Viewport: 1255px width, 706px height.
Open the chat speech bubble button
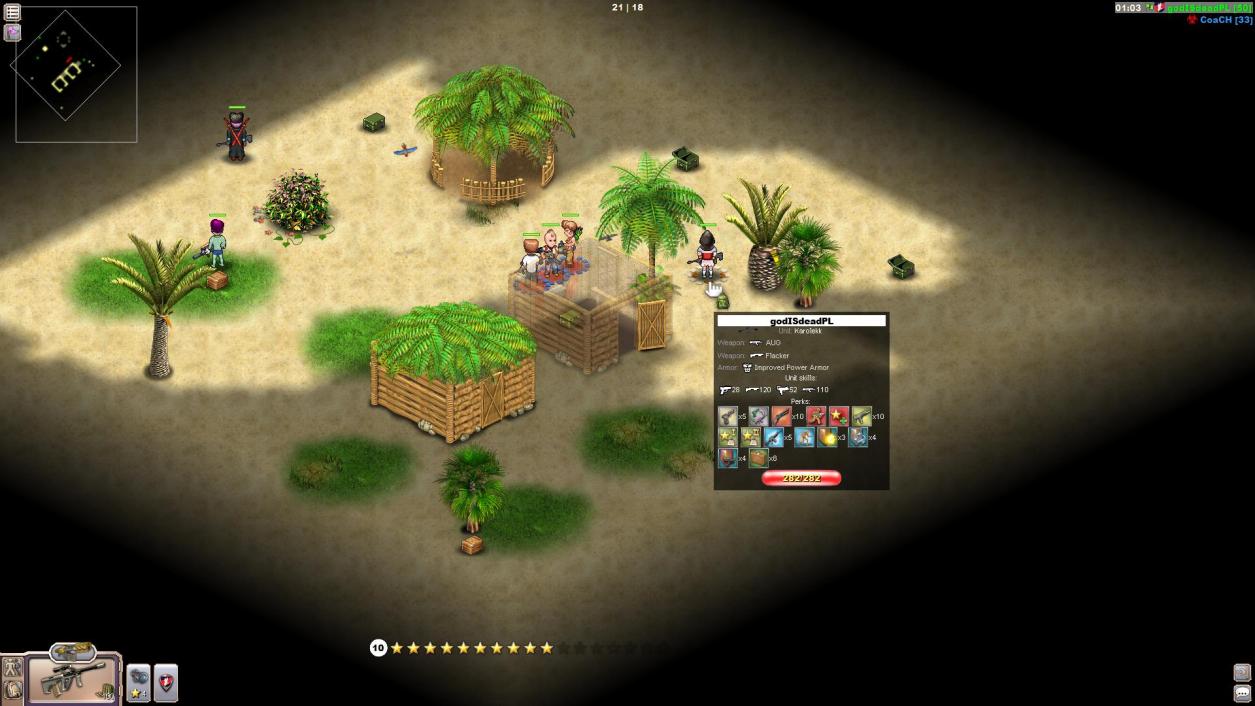pyautogui.click(x=1242, y=693)
